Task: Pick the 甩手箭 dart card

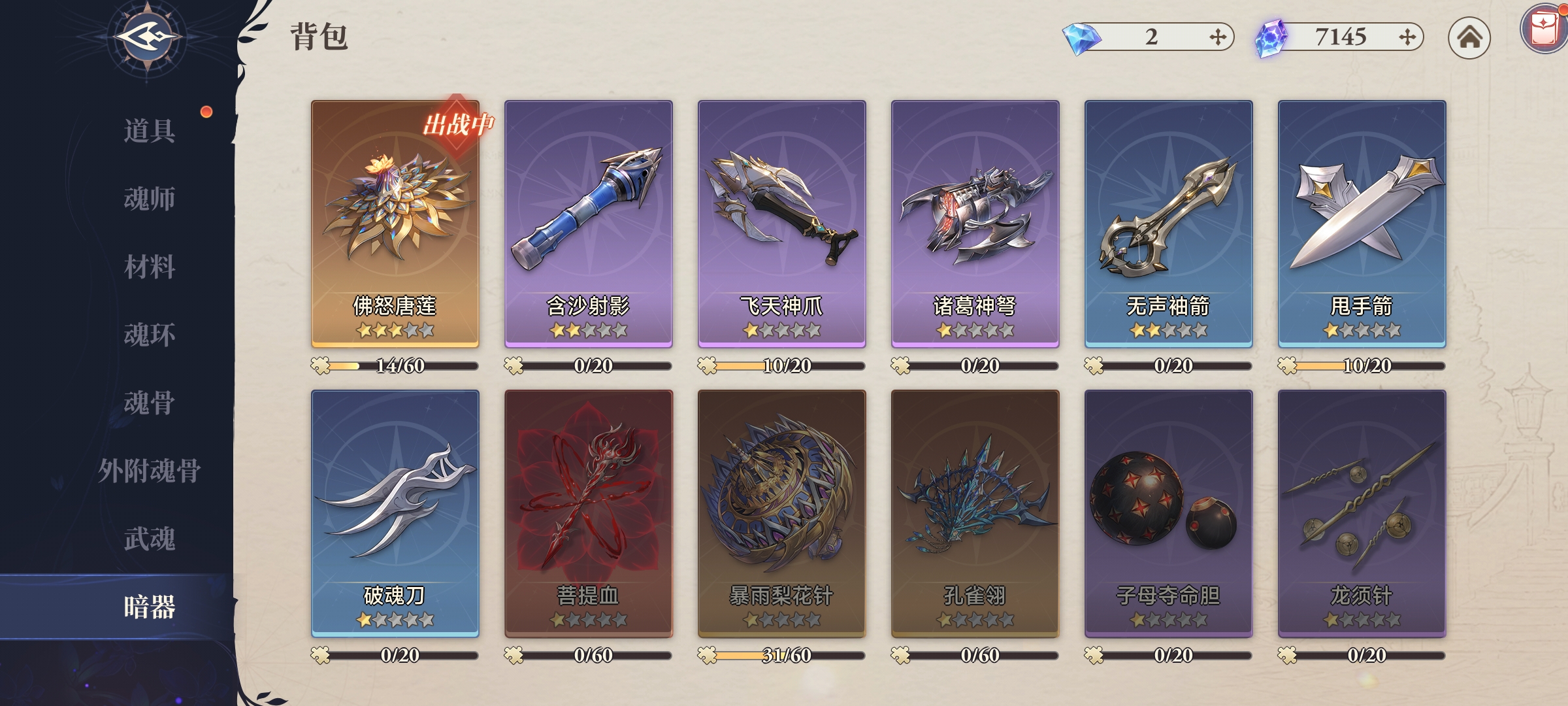Action: tap(1362, 222)
